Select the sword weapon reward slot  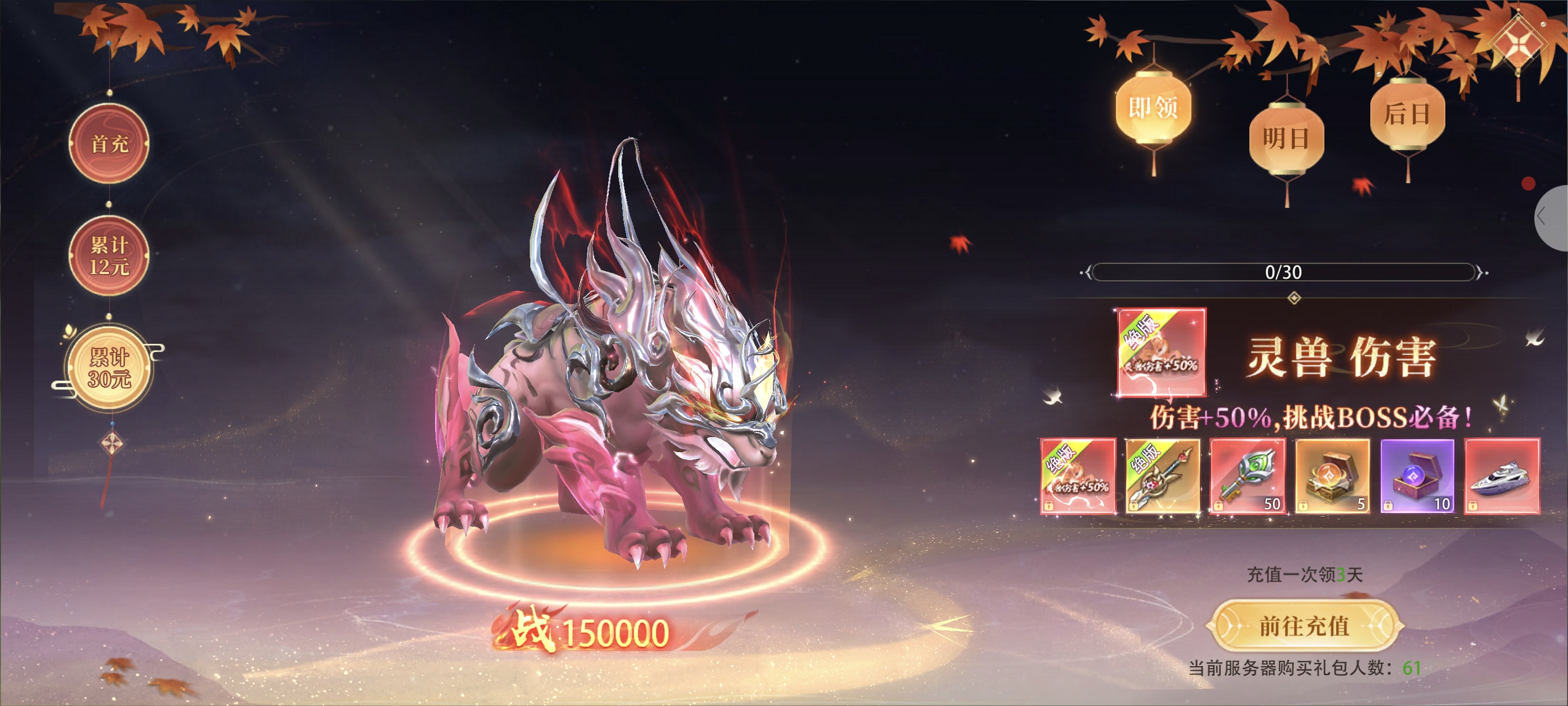pyautogui.click(x=1162, y=476)
